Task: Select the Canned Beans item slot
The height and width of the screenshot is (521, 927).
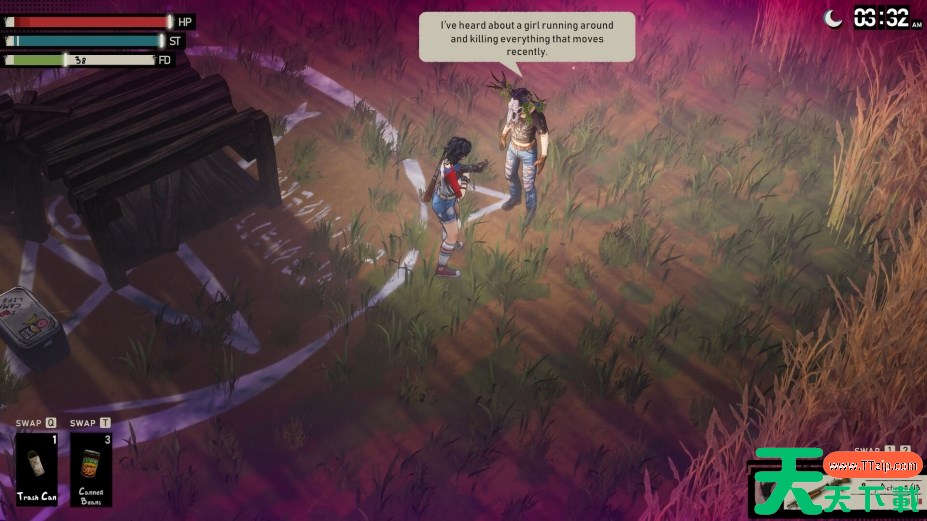Action: [x=91, y=468]
